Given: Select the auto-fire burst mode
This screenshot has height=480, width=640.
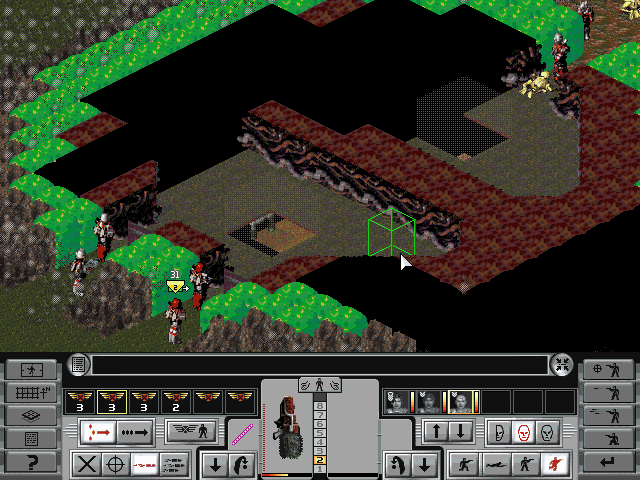Looking at the screenshot, I should [x=173, y=464].
